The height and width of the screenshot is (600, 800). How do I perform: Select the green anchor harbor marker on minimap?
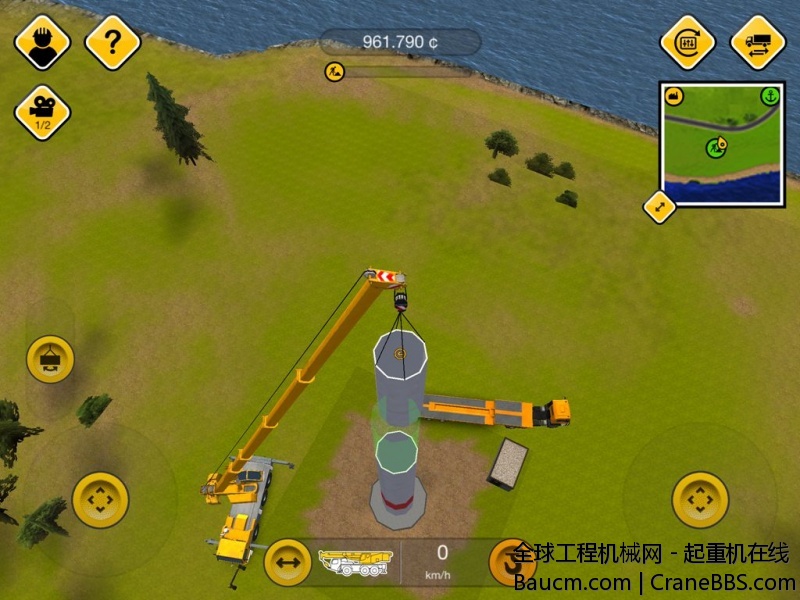[x=769, y=97]
